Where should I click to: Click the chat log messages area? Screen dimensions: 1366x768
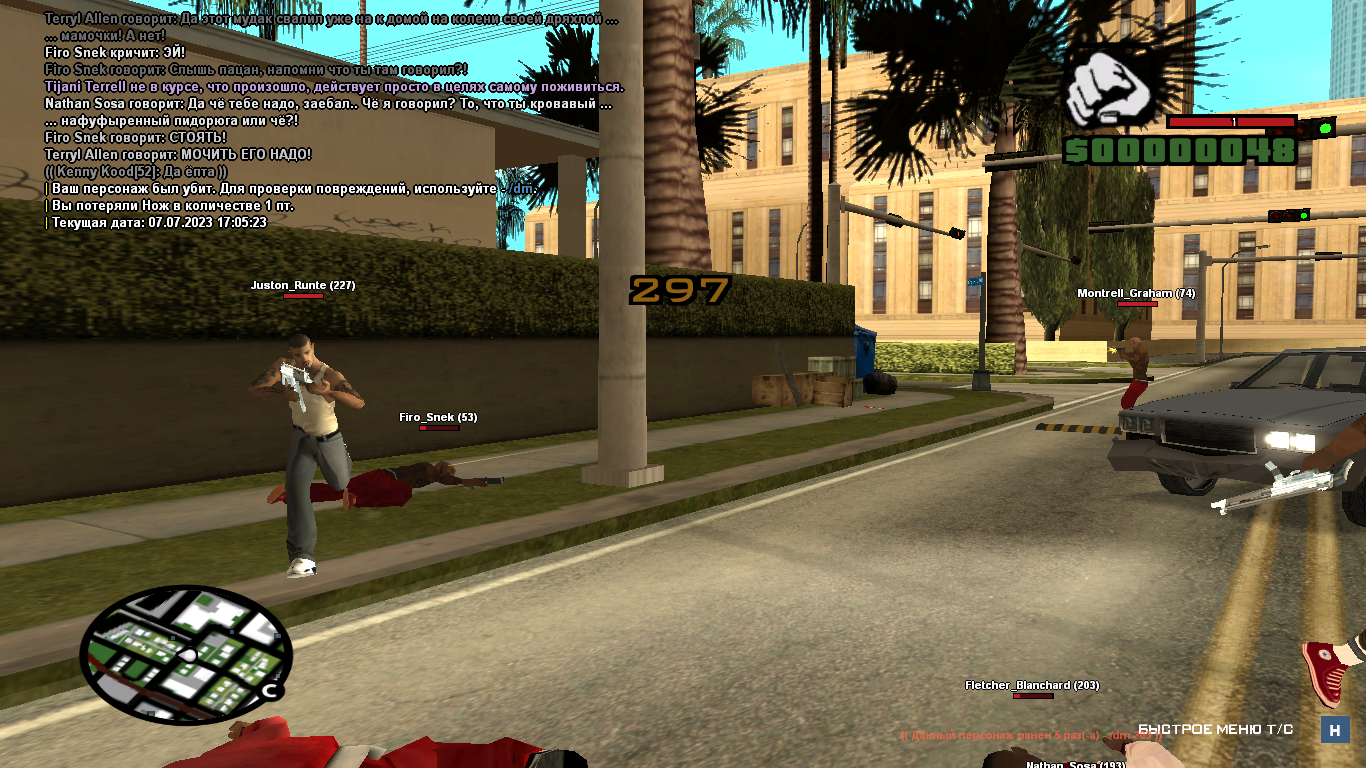(x=330, y=120)
